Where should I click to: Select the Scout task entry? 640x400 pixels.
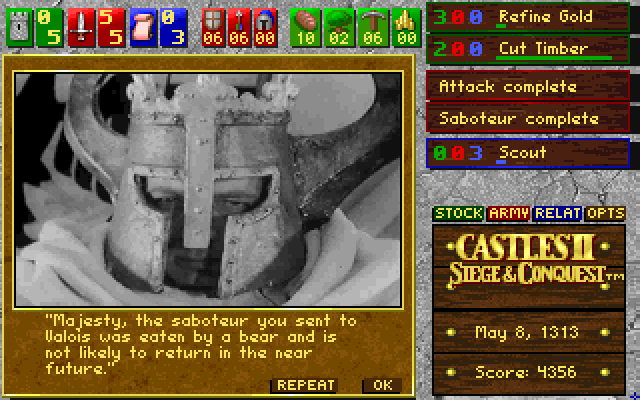[527, 153]
